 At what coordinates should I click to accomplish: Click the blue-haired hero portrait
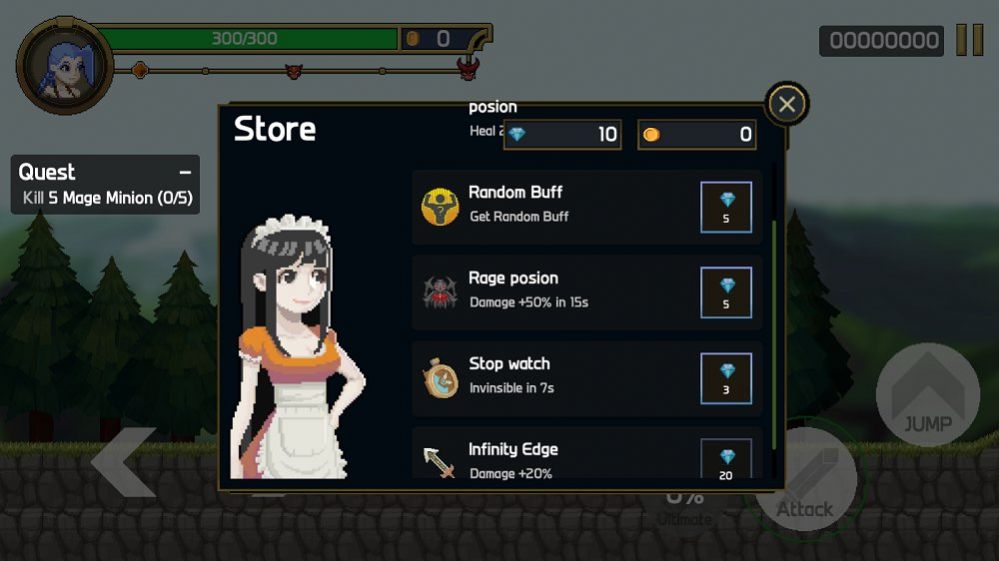64,66
